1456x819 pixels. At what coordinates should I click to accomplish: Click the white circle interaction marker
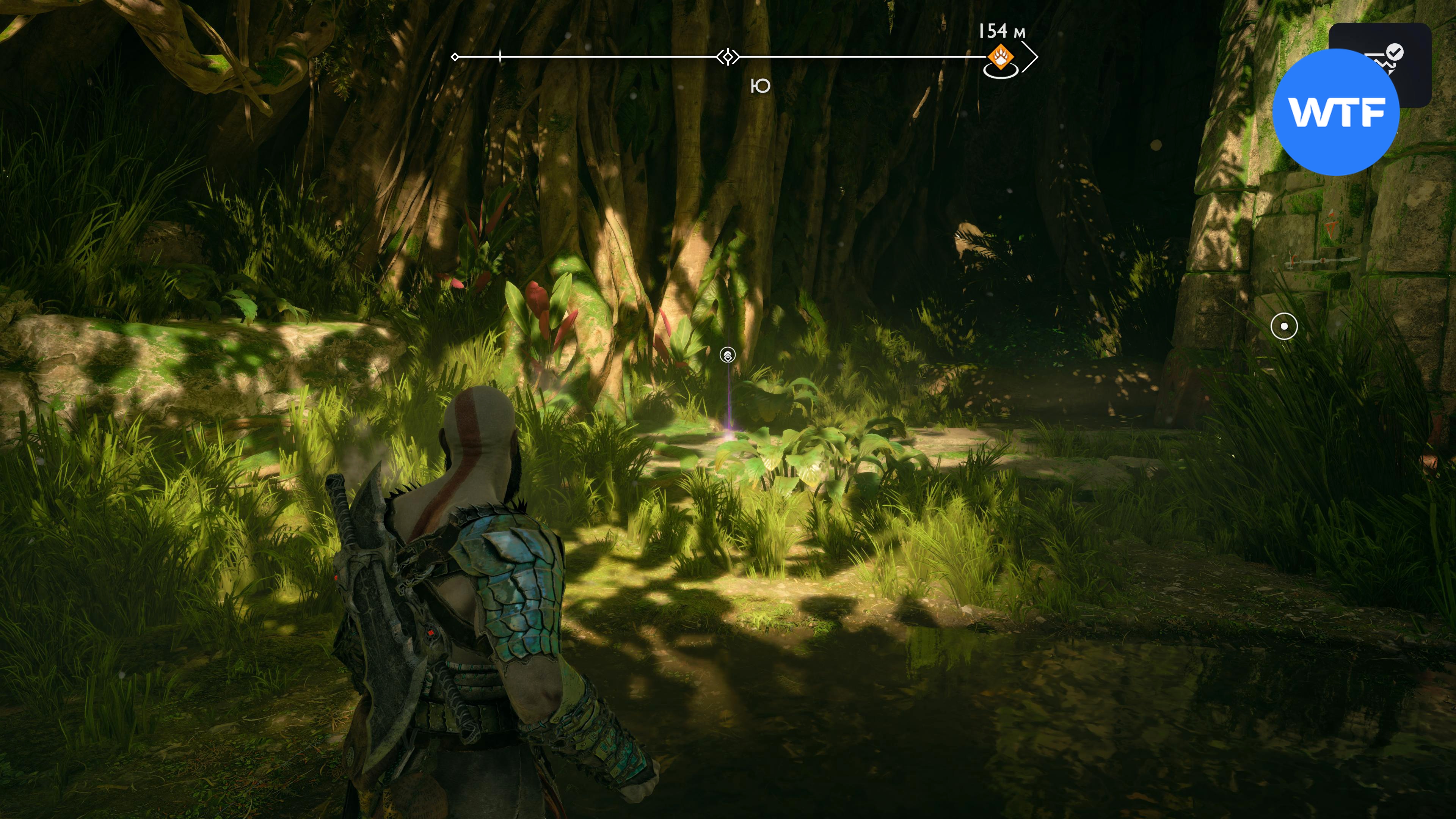click(x=1283, y=327)
